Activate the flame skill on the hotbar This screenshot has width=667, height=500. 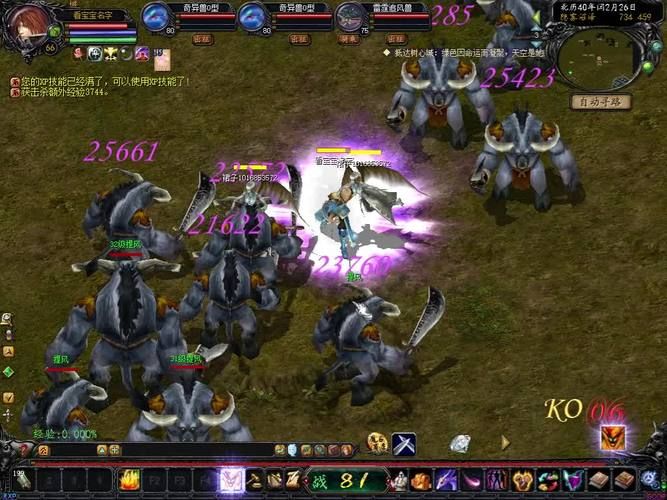coord(130,480)
